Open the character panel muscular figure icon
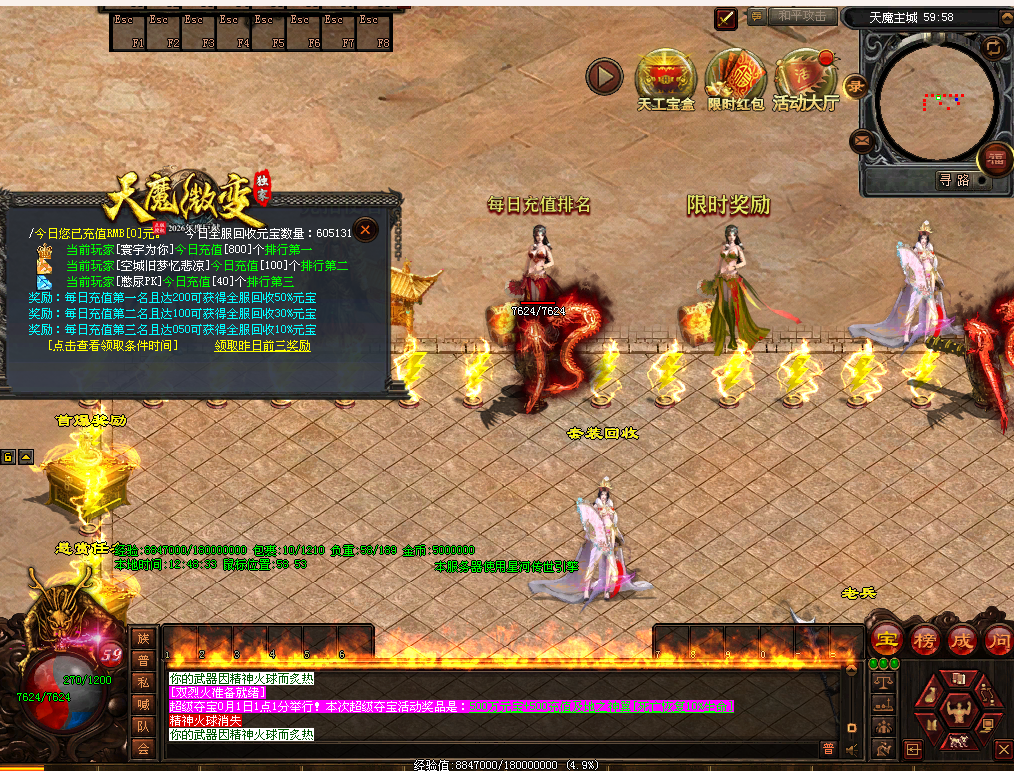 coord(958,711)
